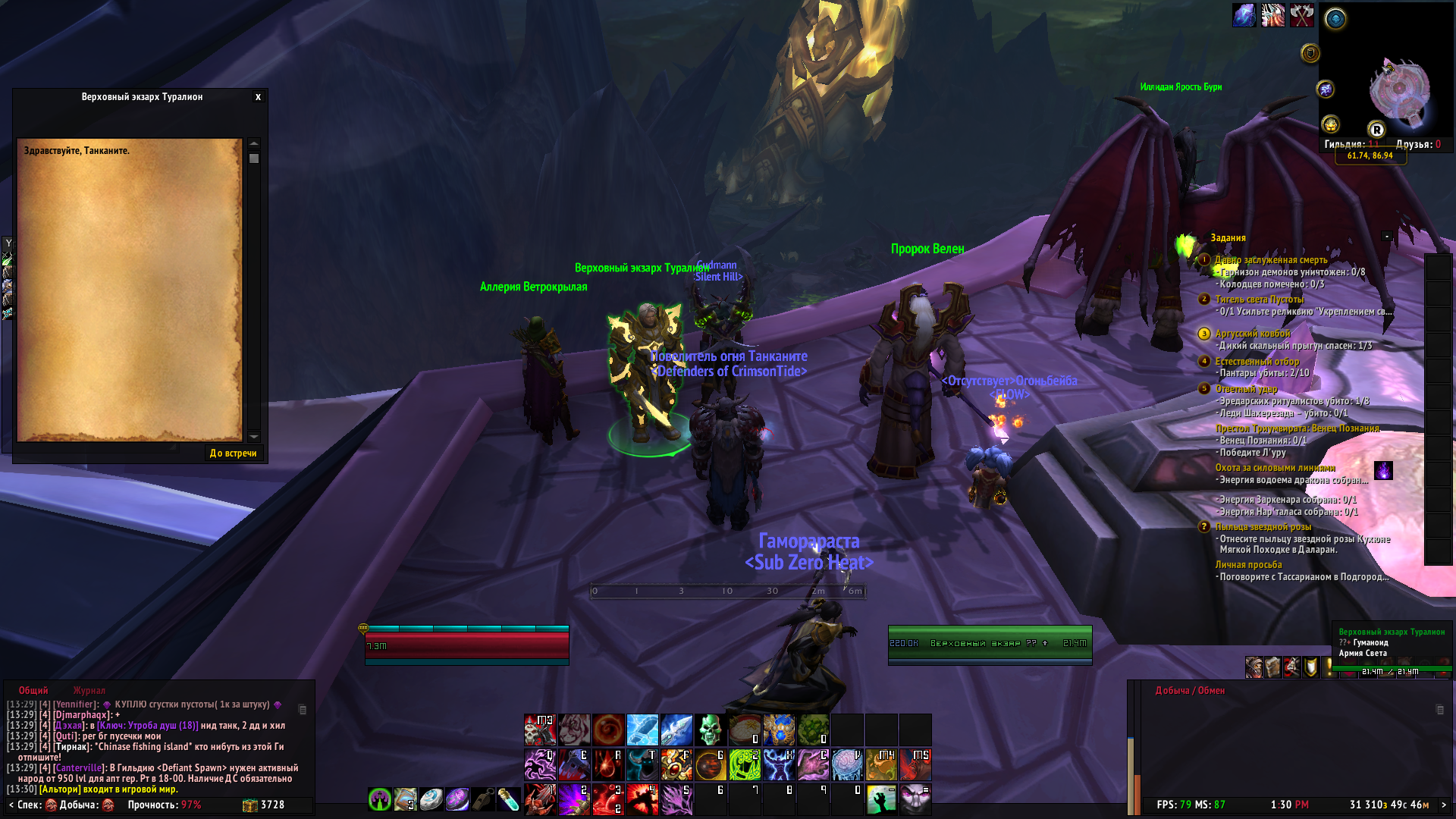
Task: Open the 'Аргусский ковбой' quest entry
Action: (x=1252, y=334)
